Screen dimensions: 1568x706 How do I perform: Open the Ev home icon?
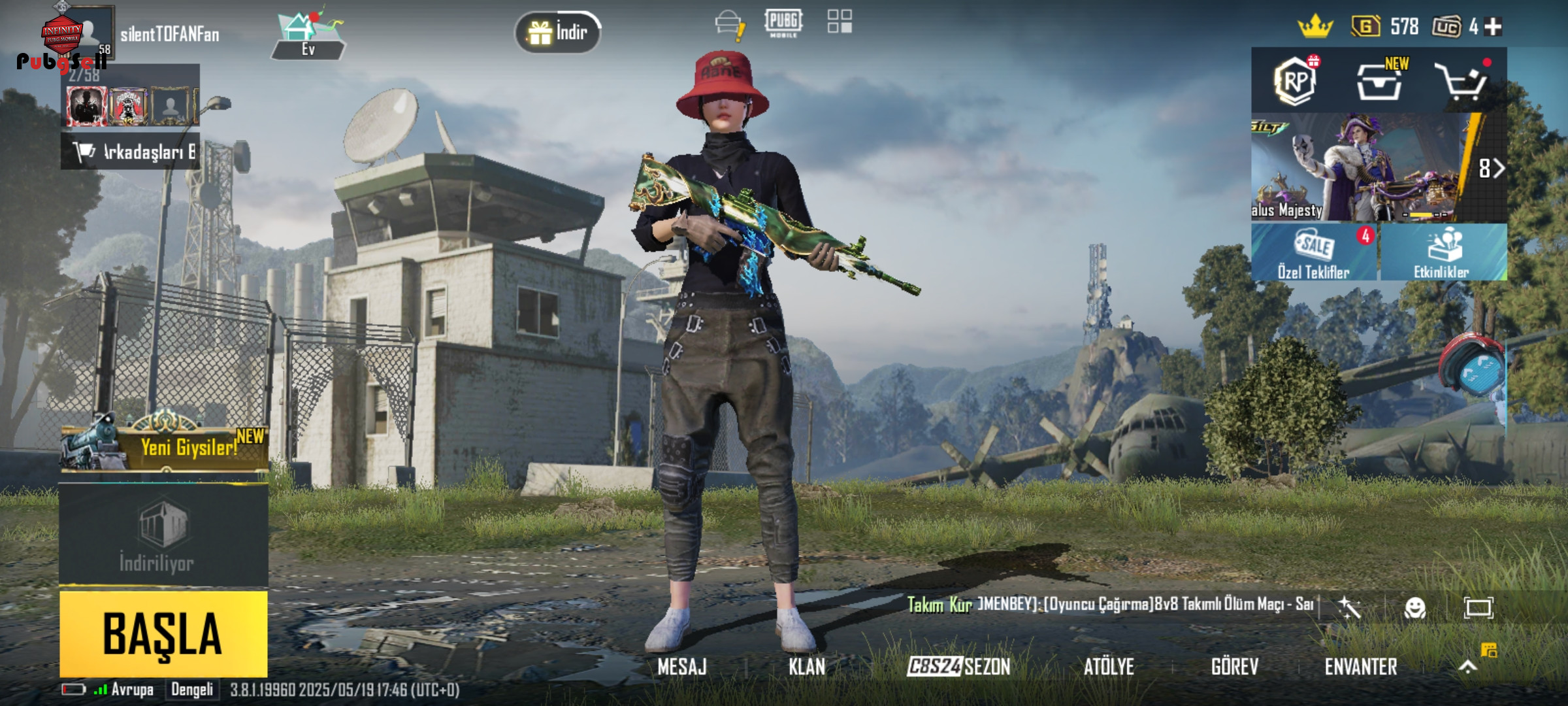pyautogui.click(x=307, y=37)
